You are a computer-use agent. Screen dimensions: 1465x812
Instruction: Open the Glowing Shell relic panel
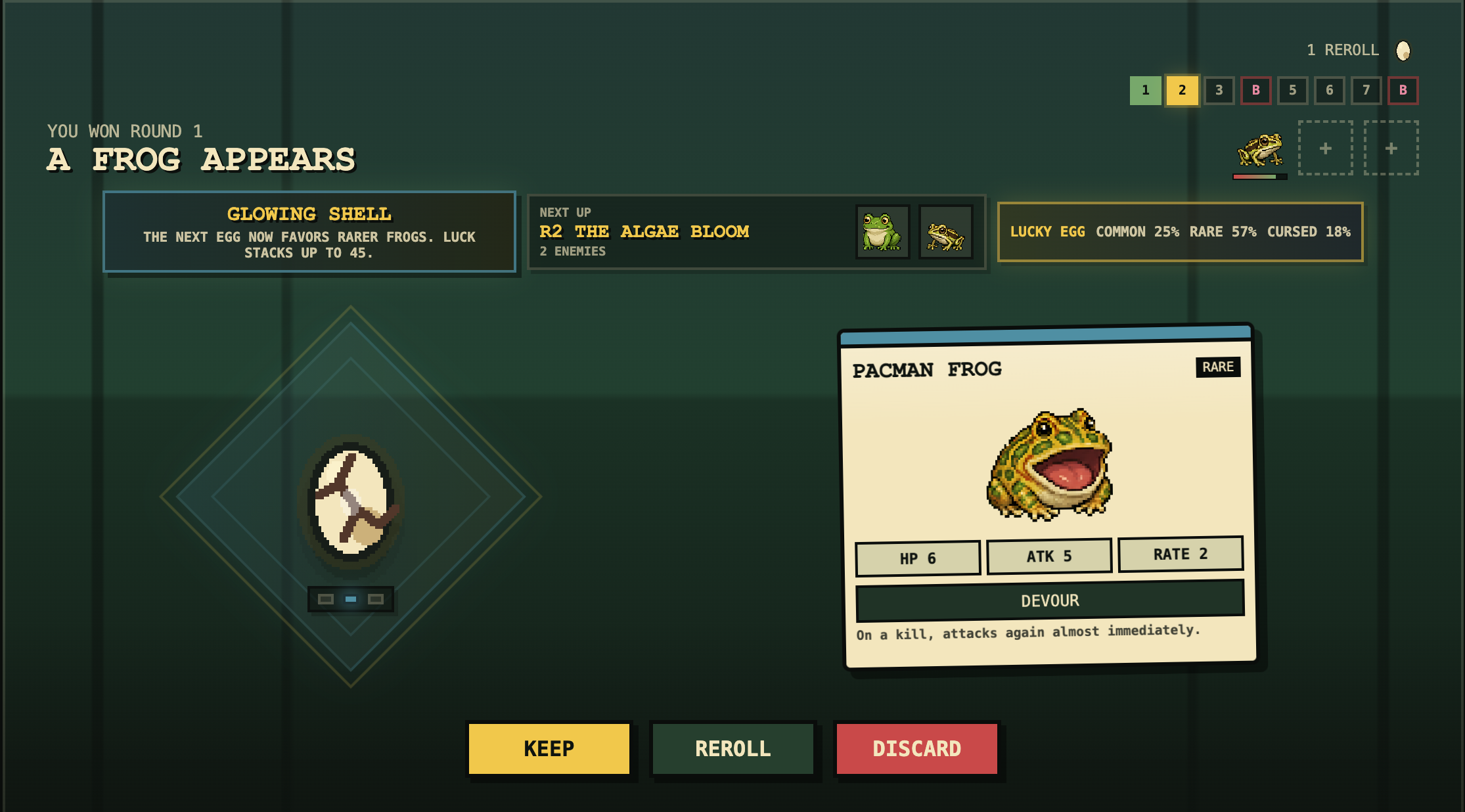[309, 232]
